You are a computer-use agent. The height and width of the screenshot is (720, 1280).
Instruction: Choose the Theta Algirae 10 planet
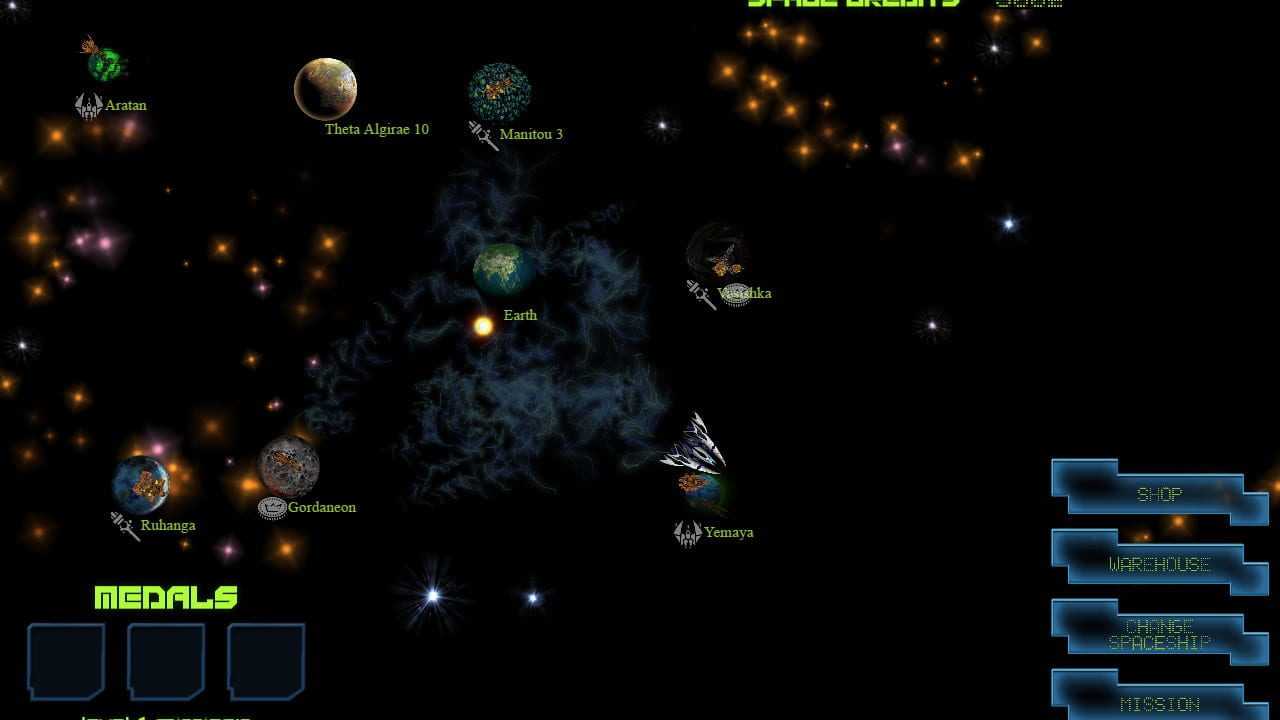[325, 89]
